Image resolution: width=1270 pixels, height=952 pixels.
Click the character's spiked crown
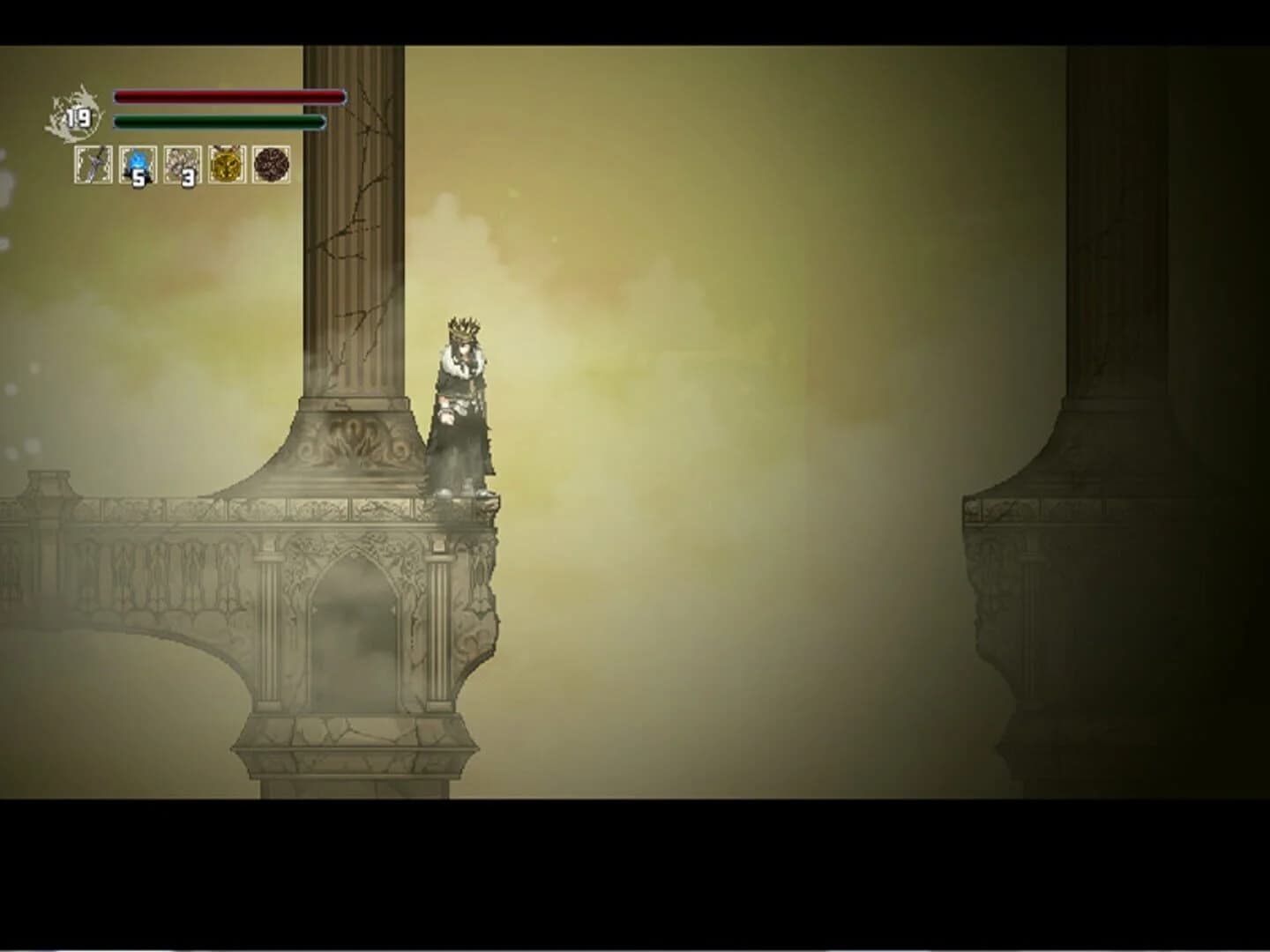tap(465, 326)
